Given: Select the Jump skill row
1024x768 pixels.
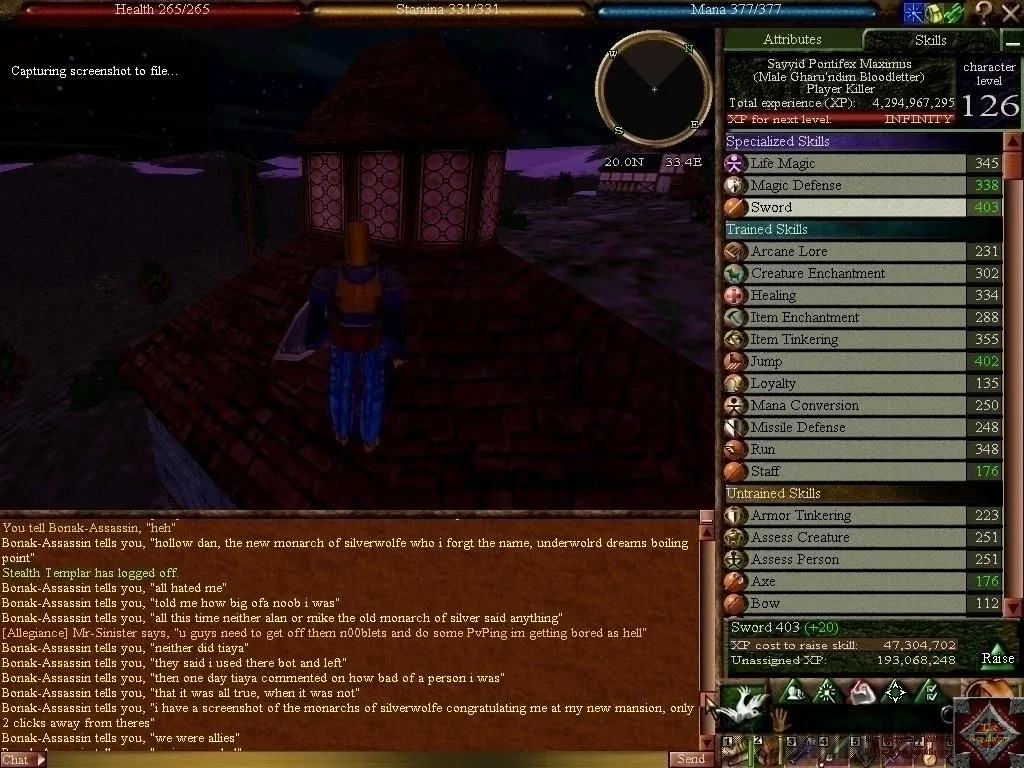Looking at the screenshot, I should [x=845, y=362].
